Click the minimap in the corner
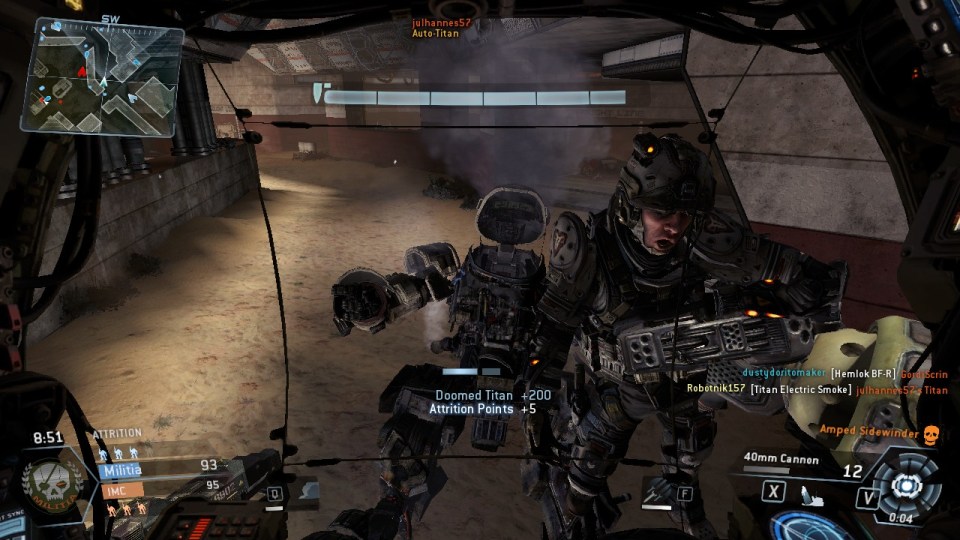This screenshot has height=540, width=960. [107, 76]
